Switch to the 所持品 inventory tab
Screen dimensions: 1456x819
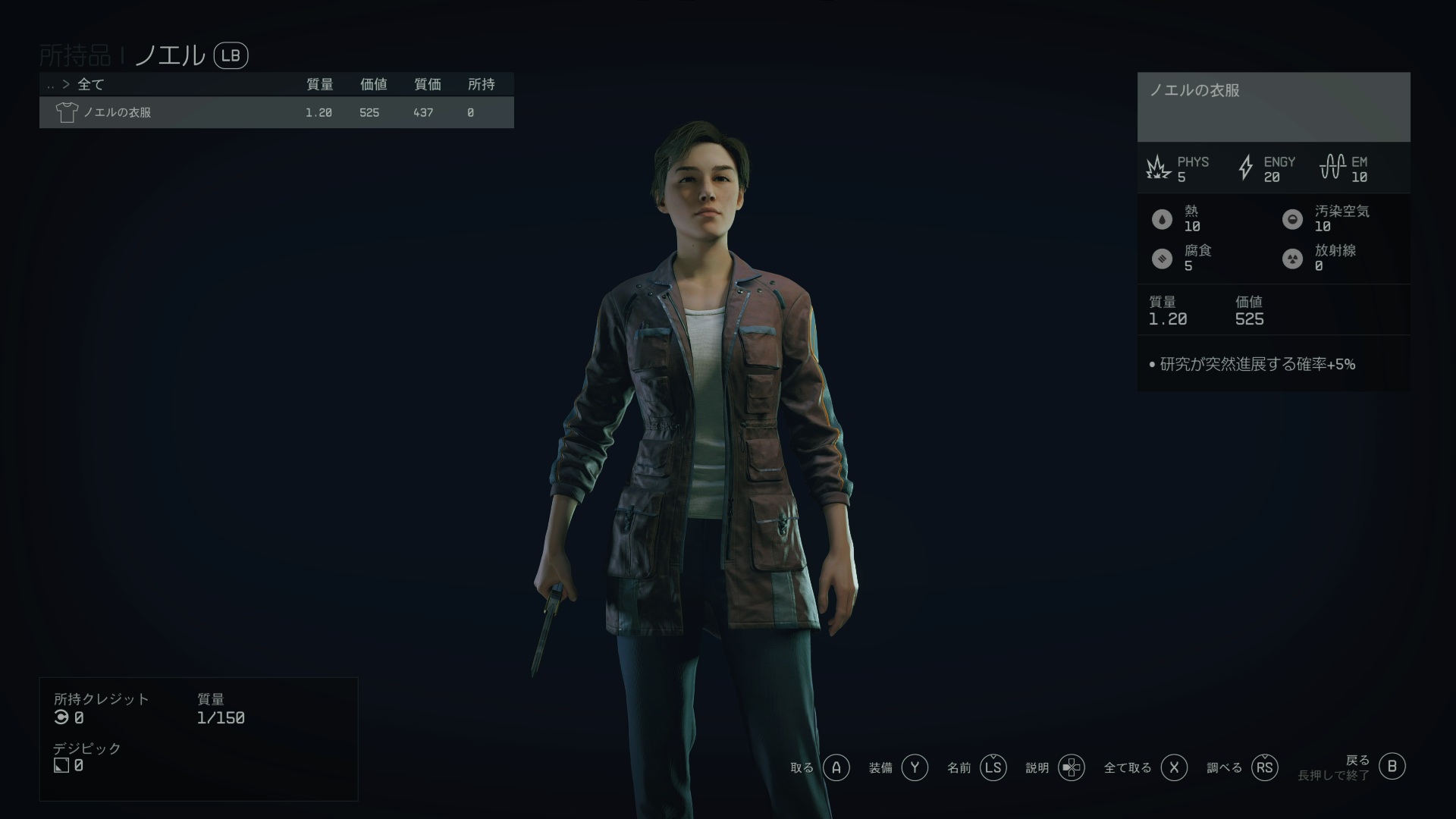[74, 55]
